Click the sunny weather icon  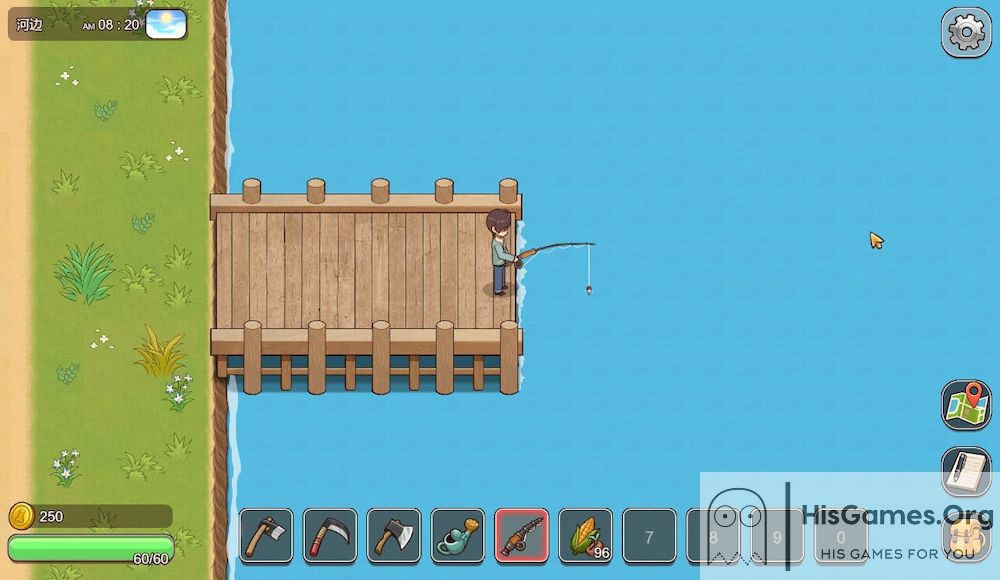pos(166,24)
